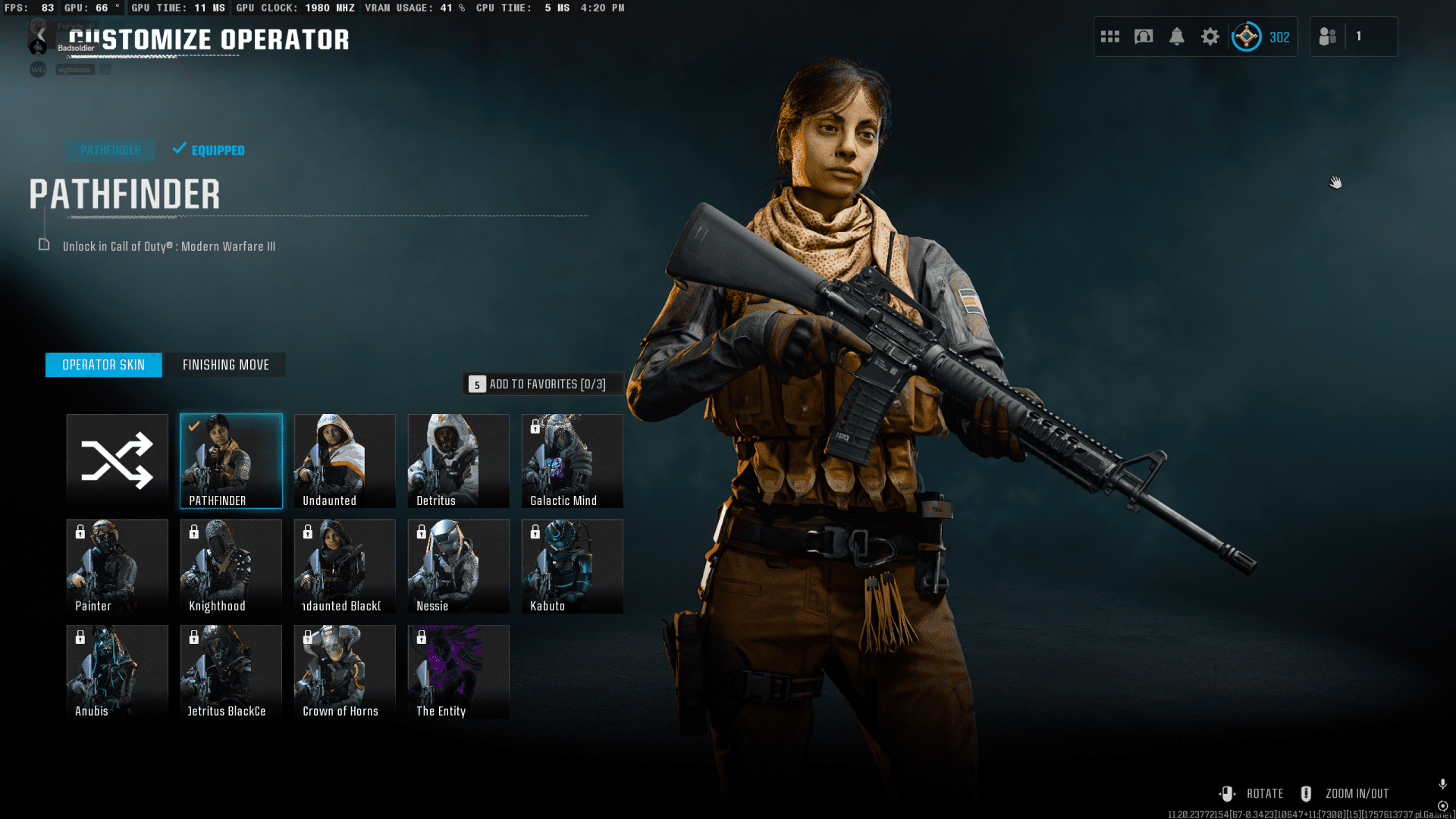
Task: Choose the locked Galactic Mind skin
Action: click(573, 460)
